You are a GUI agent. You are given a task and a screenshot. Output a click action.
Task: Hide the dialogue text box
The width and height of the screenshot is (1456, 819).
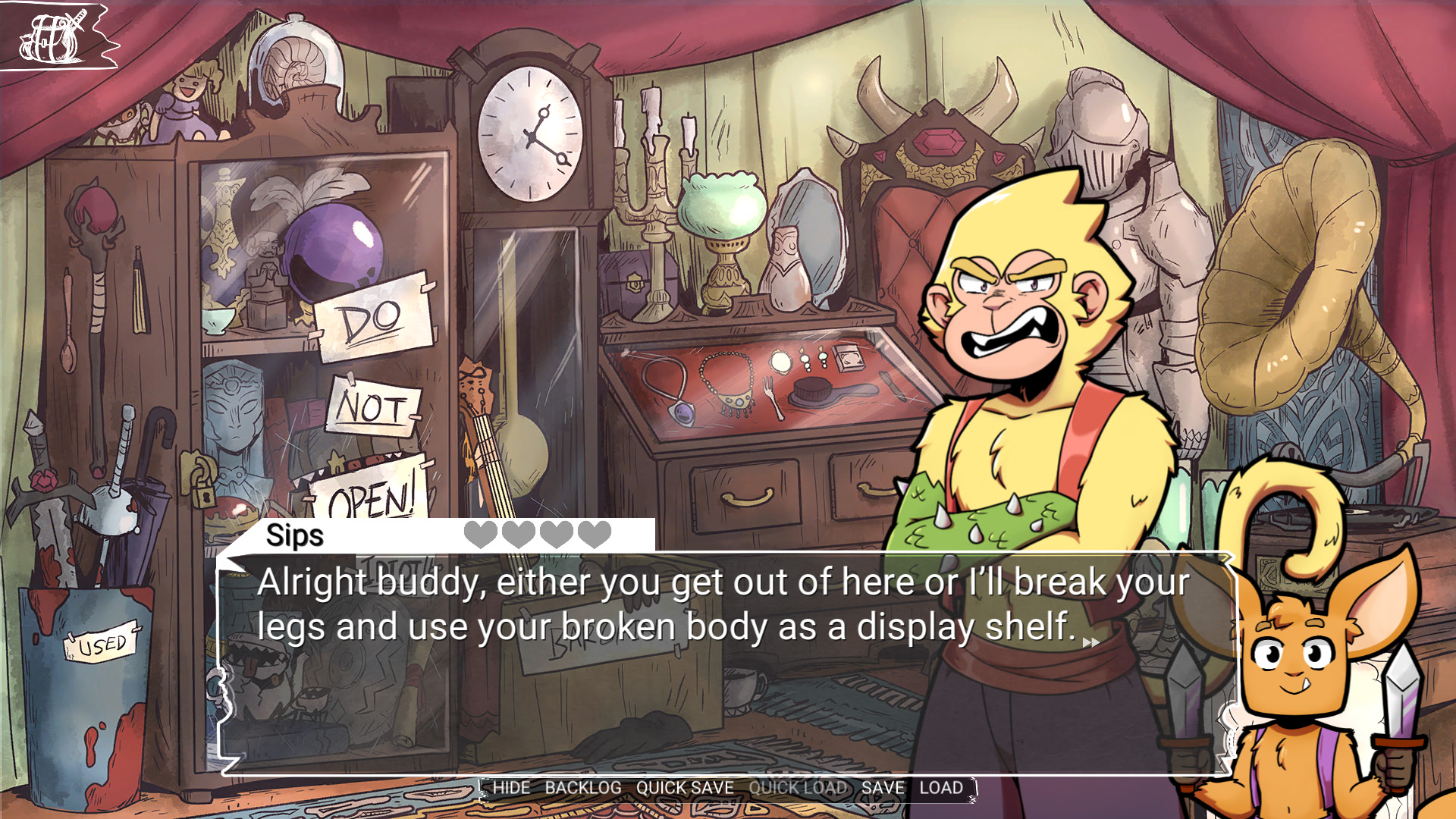pos(511,788)
